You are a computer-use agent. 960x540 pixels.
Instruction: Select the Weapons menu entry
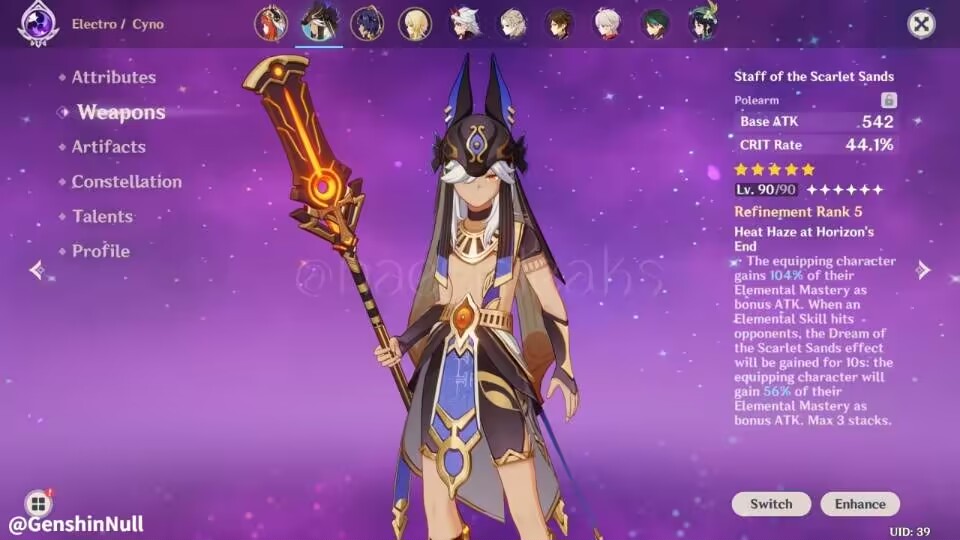pos(120,112)
